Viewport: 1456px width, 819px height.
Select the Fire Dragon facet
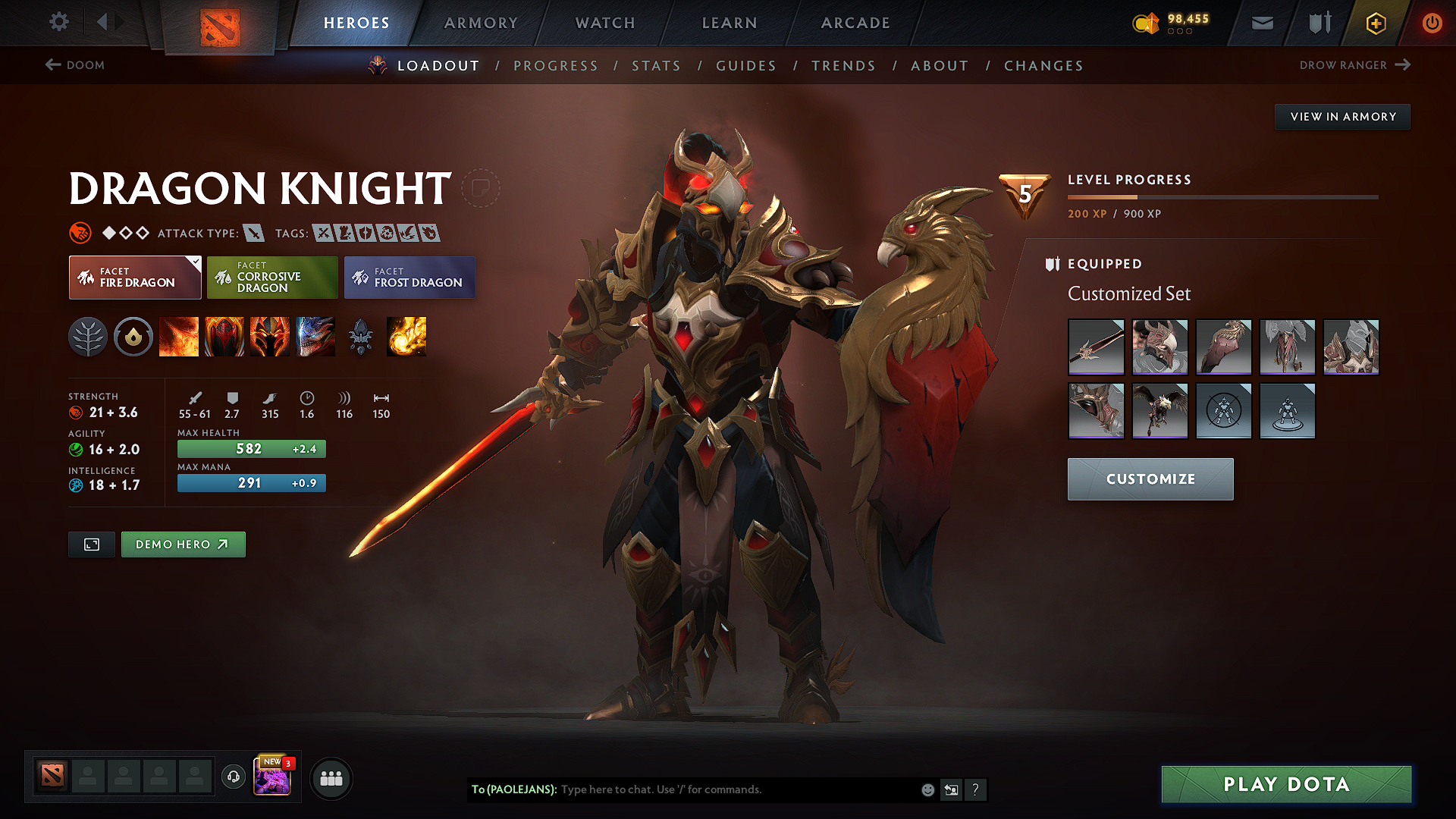click(135, 278)
